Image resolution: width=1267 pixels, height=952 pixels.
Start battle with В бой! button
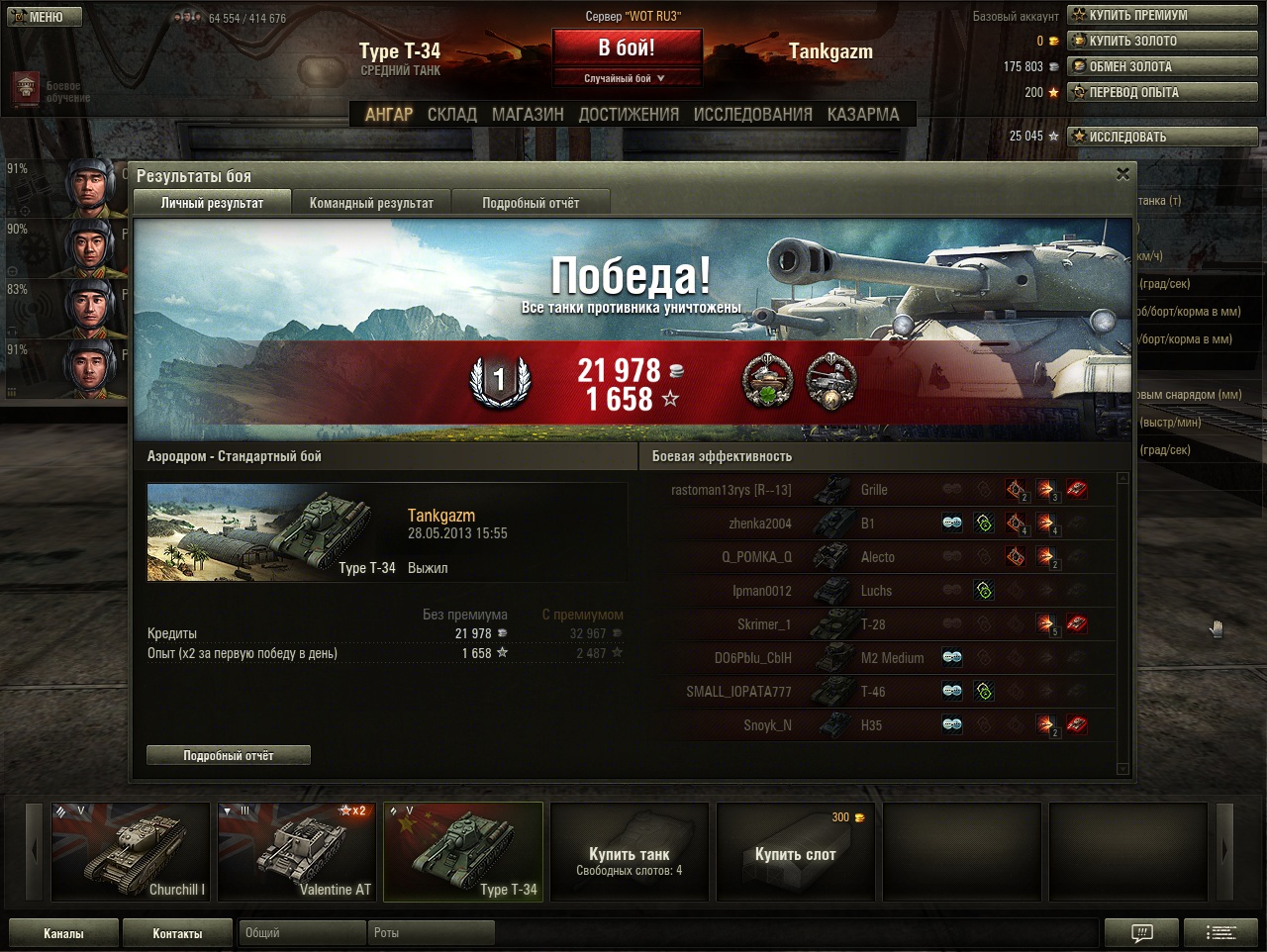tap(626, 48)
